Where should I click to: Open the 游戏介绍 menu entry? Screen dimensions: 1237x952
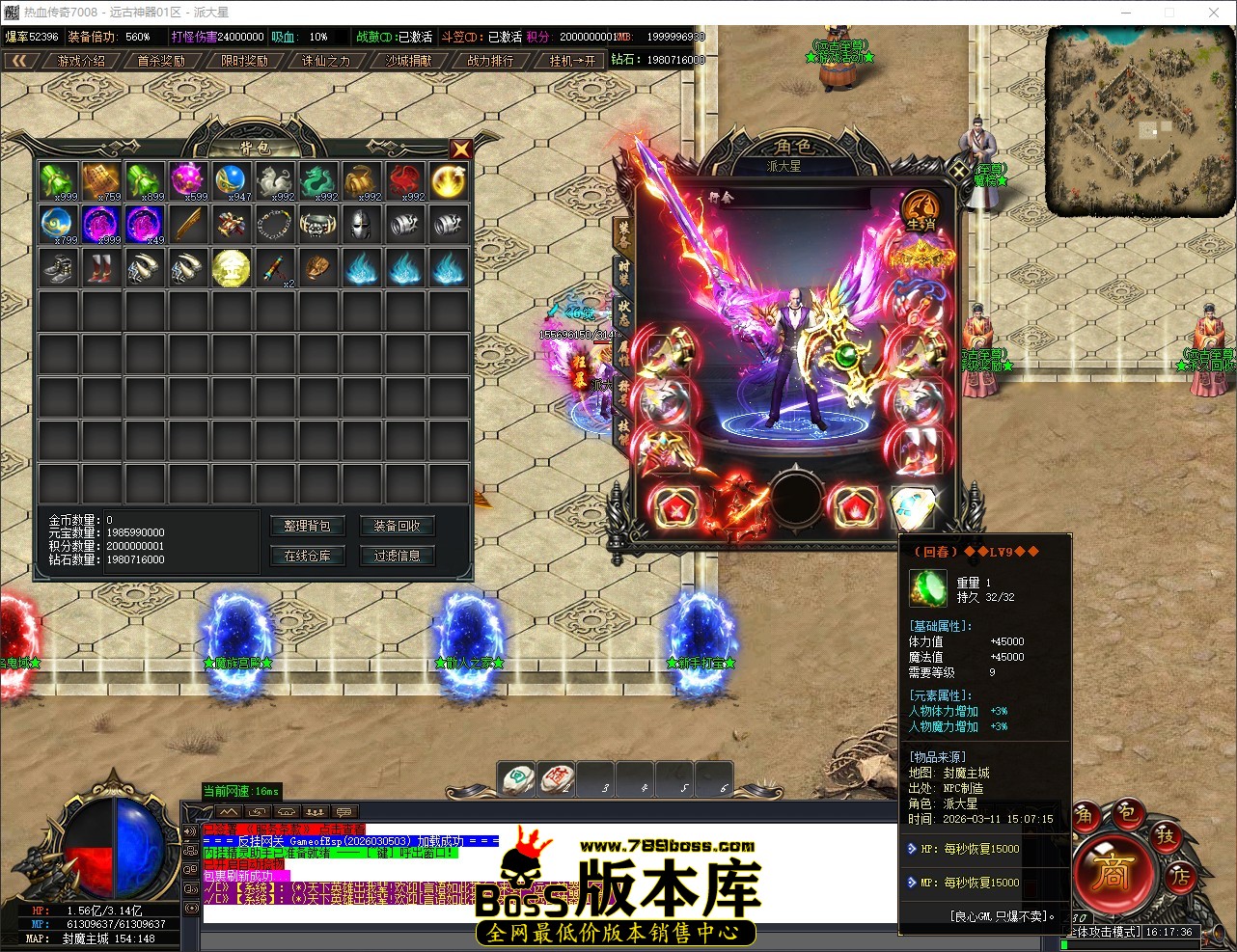pos(83,59)
